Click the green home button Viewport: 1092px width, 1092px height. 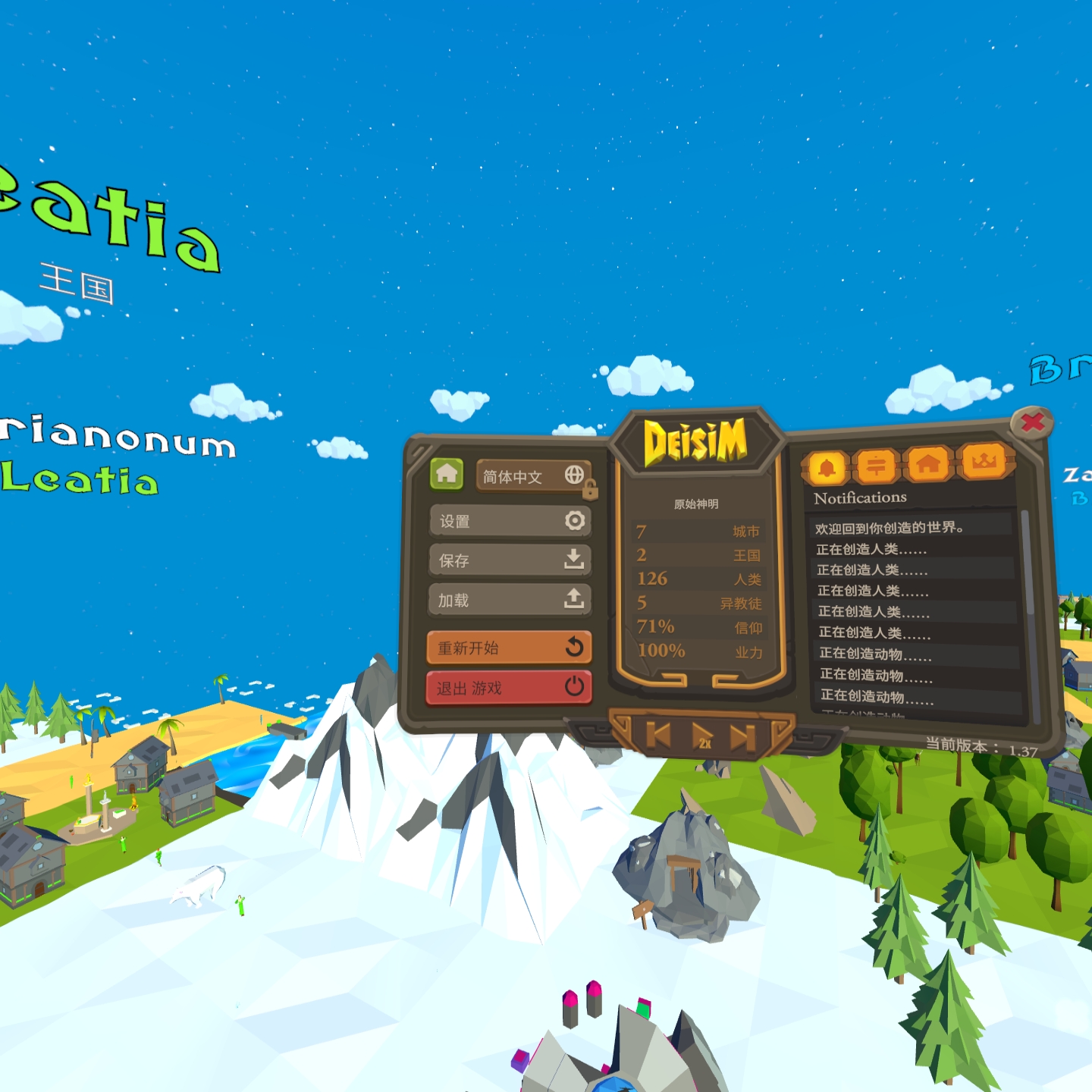(447, 474)
